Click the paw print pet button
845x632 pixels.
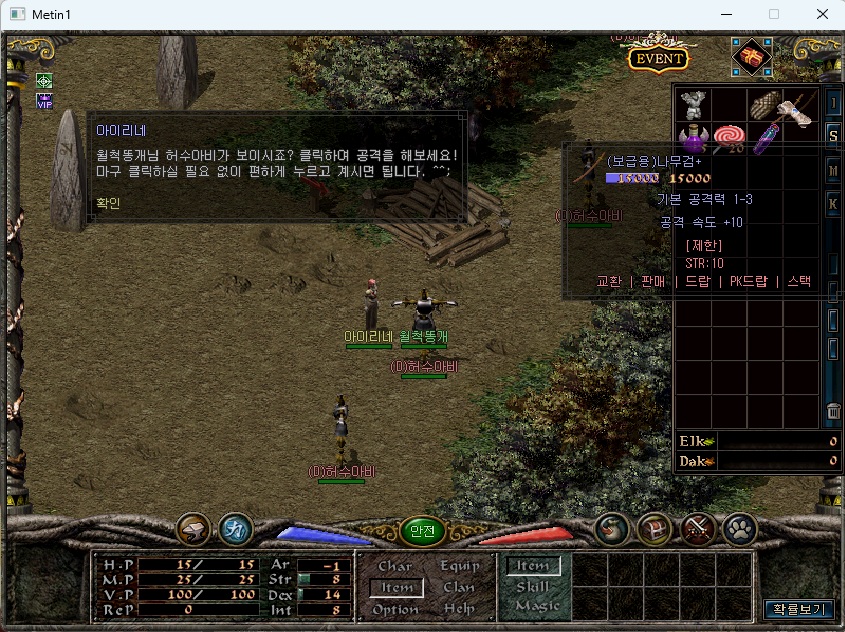point(740,529)
